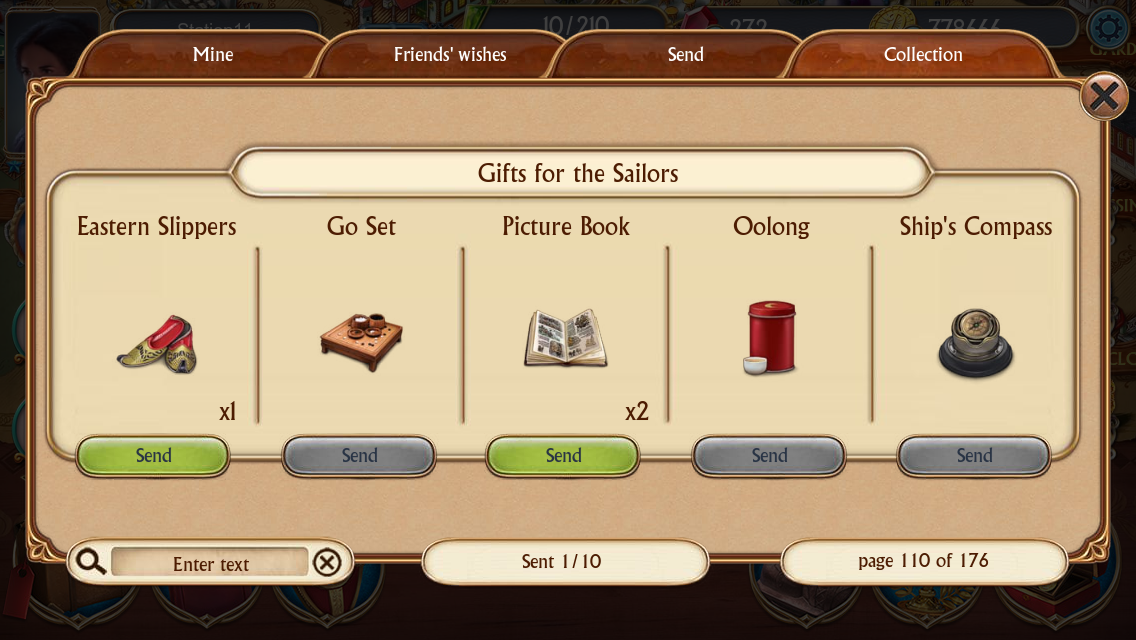Click the magnifying glass search icon
Screen dimensions: 1136x640
(91, 562)
